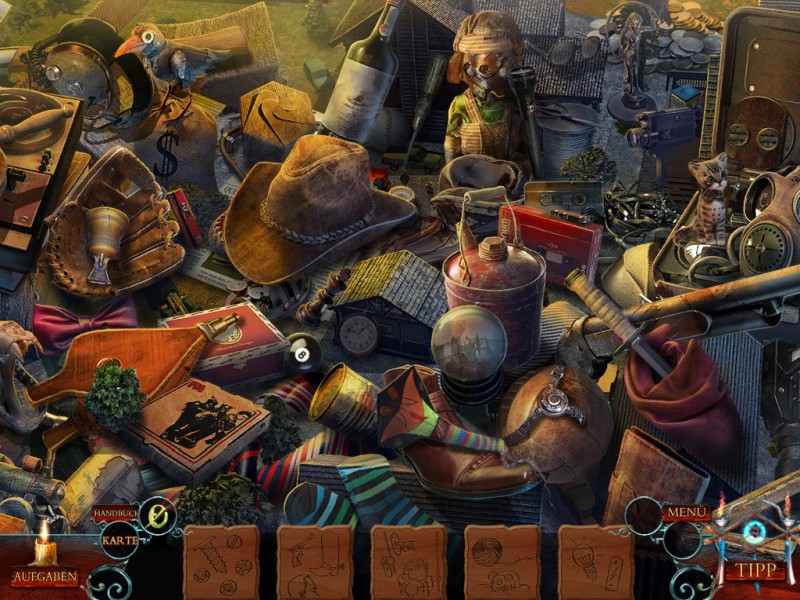Show the Karte map

pos(120,541)
